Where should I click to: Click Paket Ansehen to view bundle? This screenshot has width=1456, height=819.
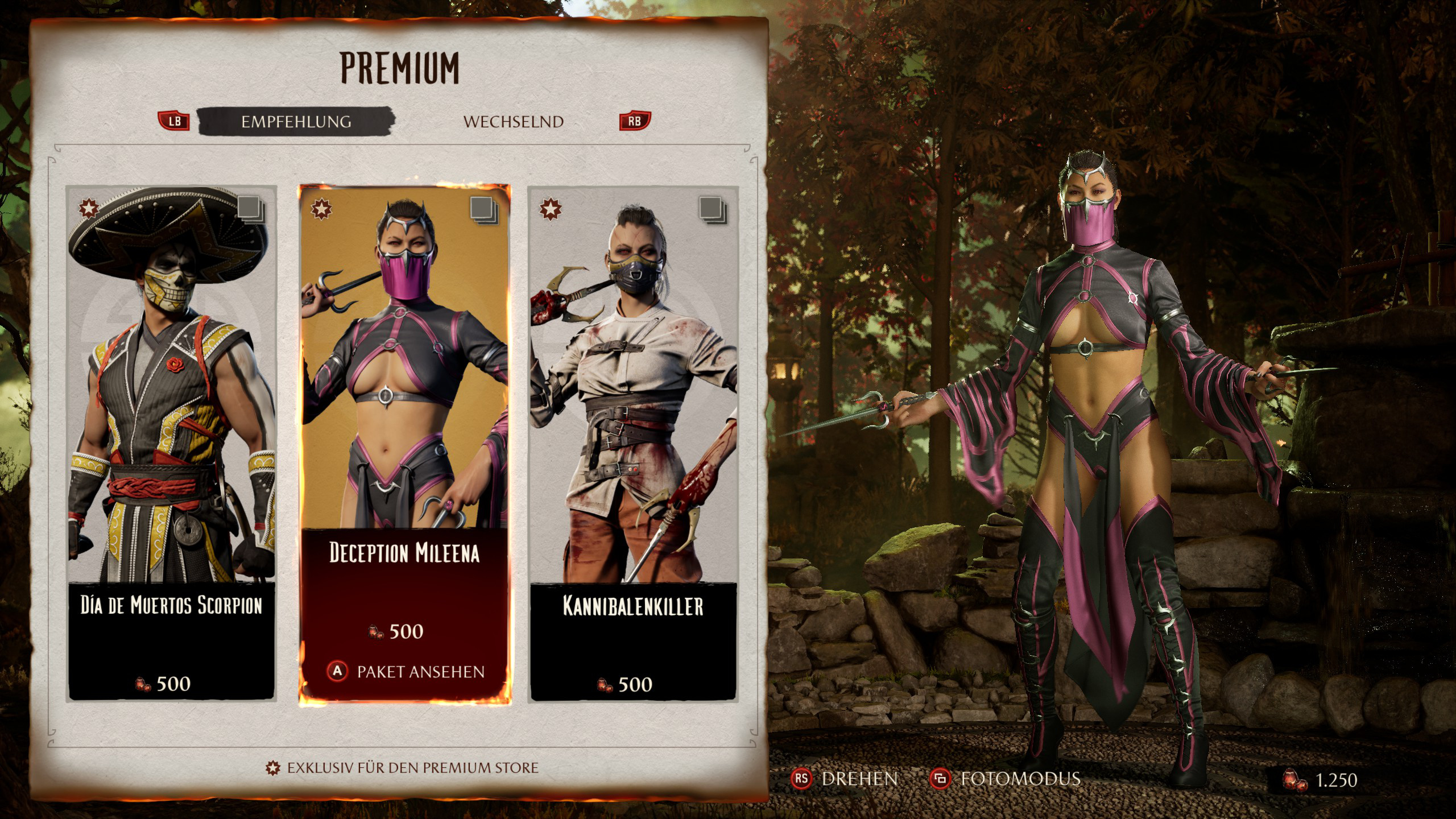tap(406, 672)
